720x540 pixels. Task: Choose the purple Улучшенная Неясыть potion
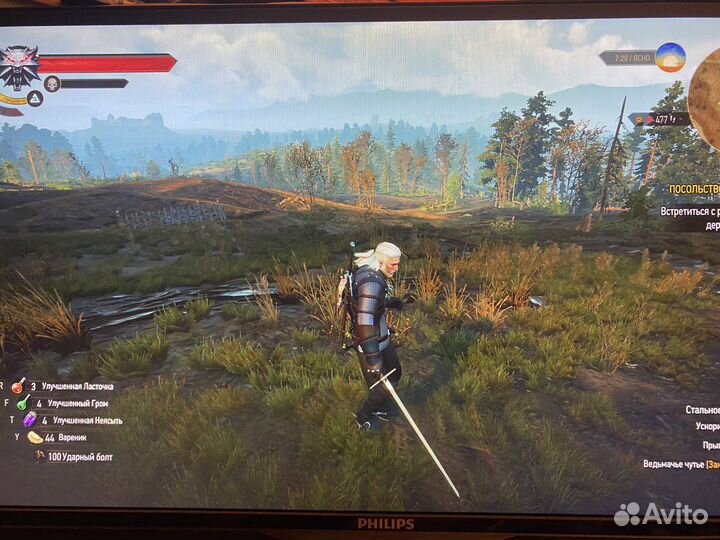tap(29, 420)
